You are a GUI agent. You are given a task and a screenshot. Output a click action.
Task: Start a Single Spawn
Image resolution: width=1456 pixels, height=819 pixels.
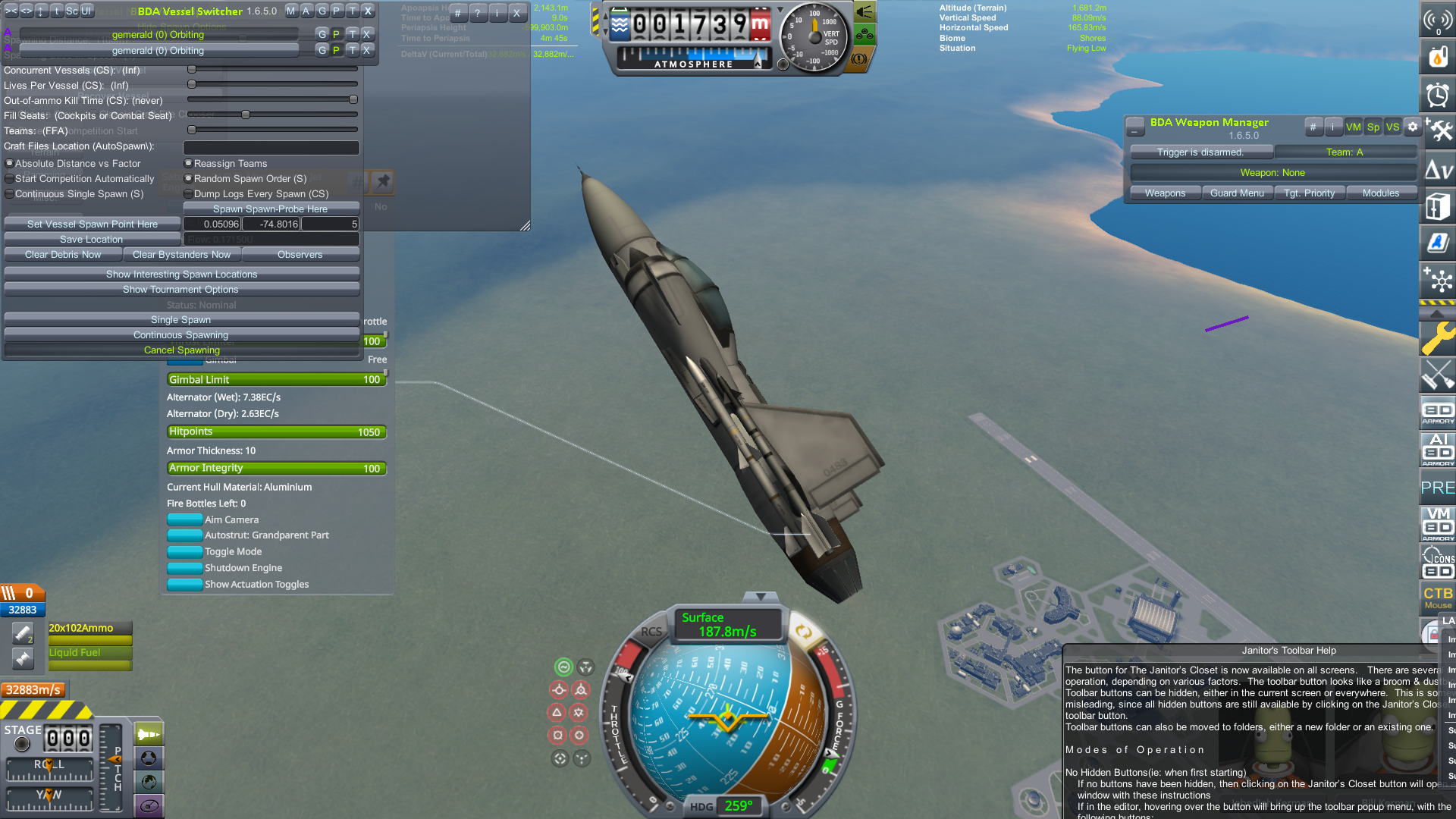tap(181, 320)
